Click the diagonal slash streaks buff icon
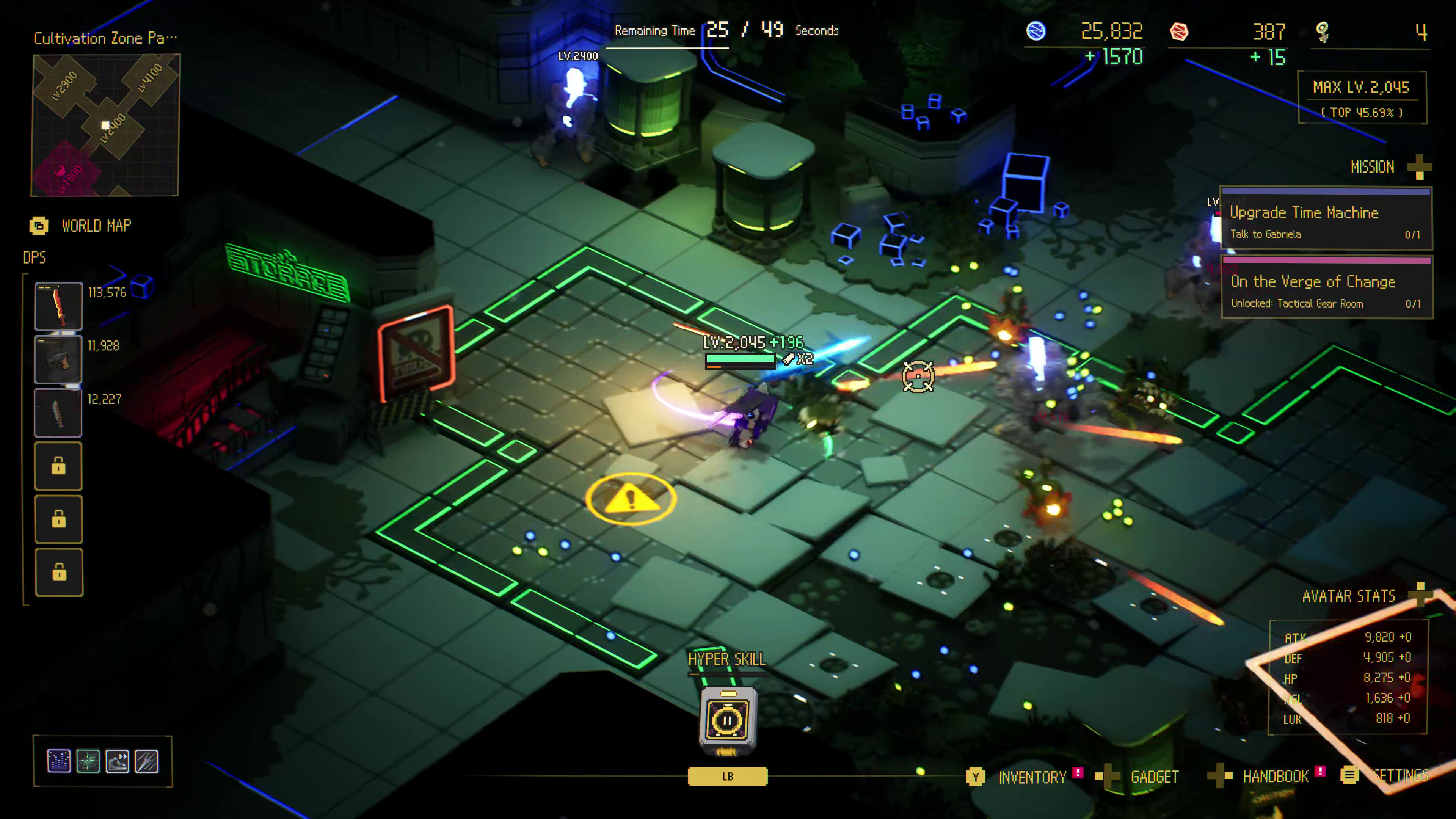Viewport: 1456px width, 819px height. (147, 761)
